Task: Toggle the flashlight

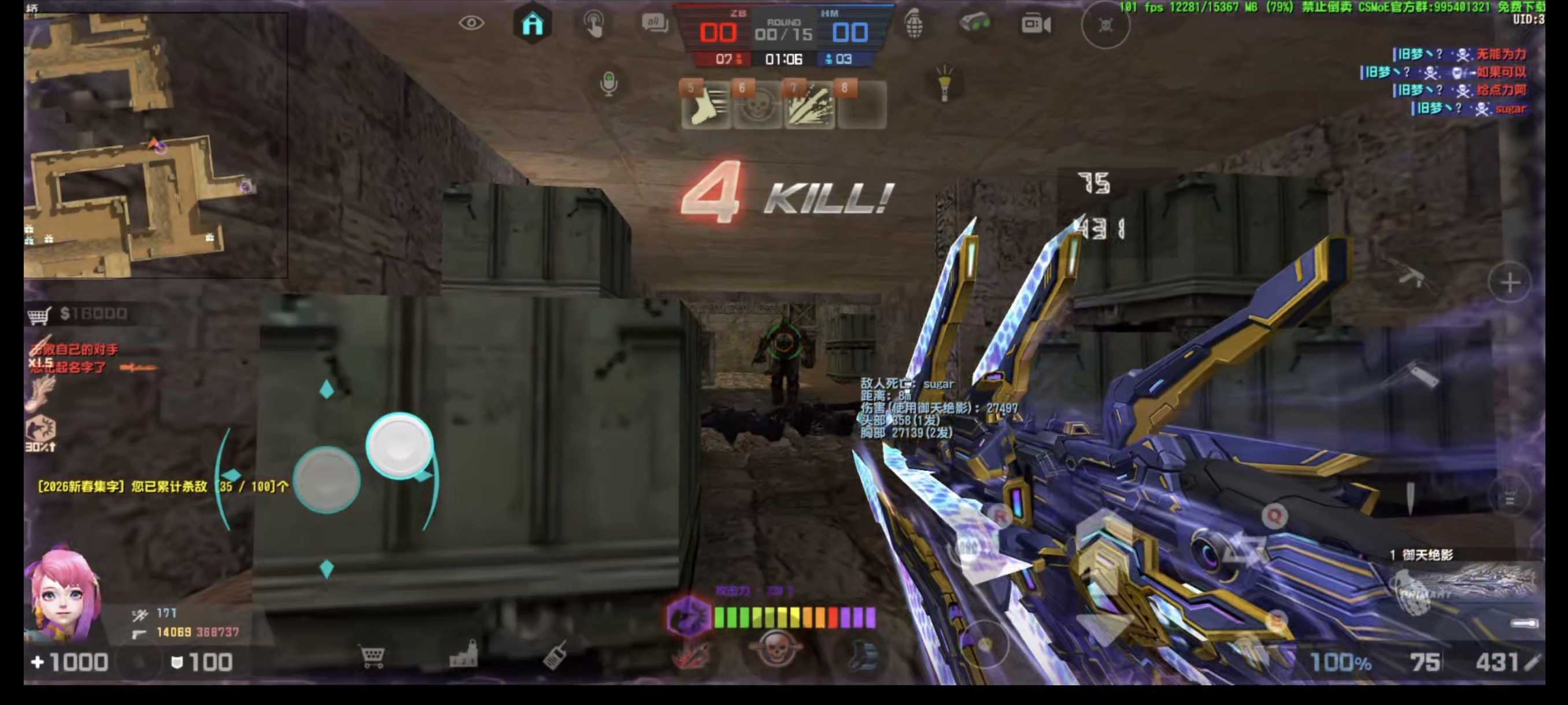Action: 944,83
